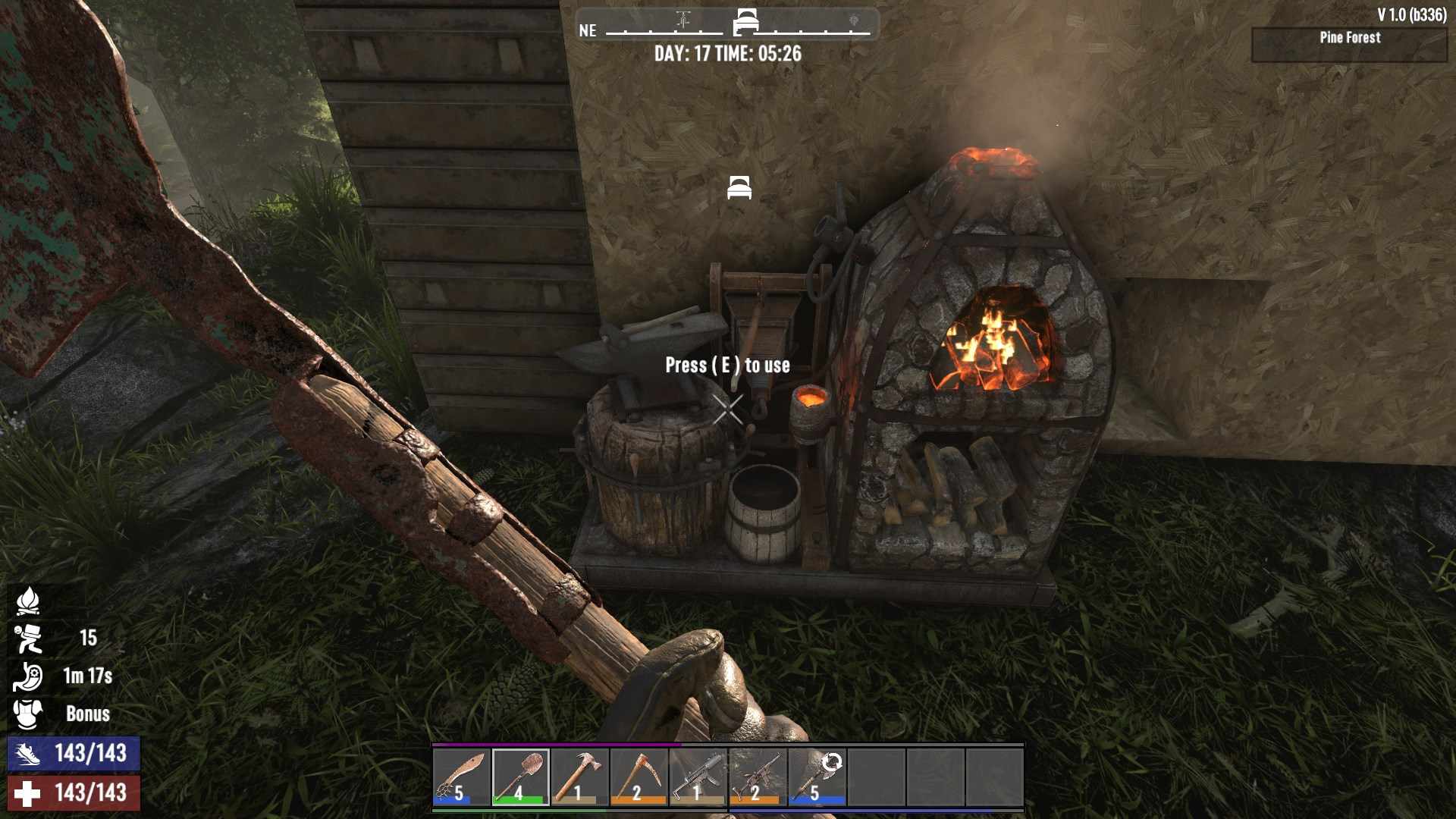Click the campfire buff icon
This screenshot has width=1456, height=819.
coord(28,601)
